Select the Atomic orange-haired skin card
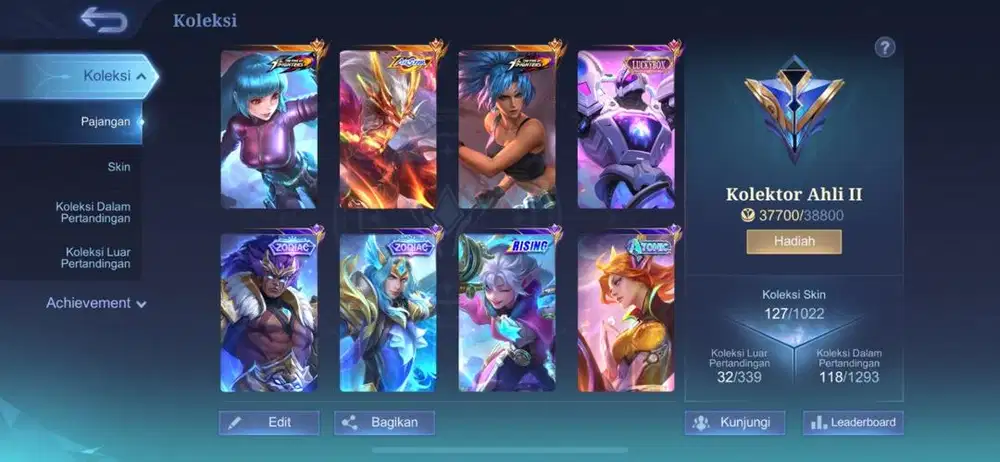This screenshot has width=1000, height=462. [626, 312]
